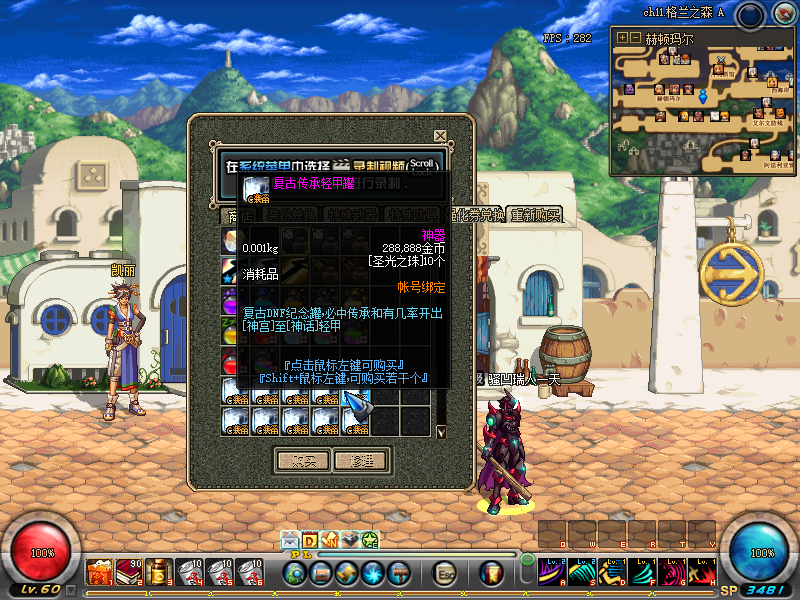Use the book item with count 90
Image resolution: width=800 pixels, height=600 pixels.
point(130,572)
